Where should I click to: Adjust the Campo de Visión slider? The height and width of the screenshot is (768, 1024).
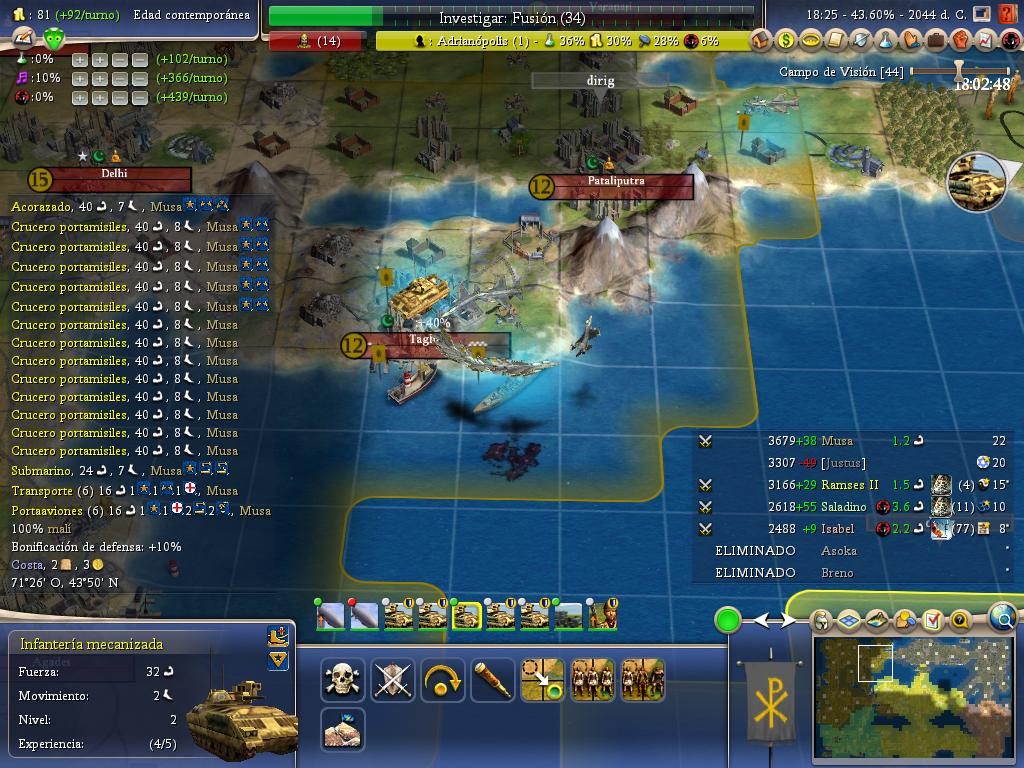960,71
